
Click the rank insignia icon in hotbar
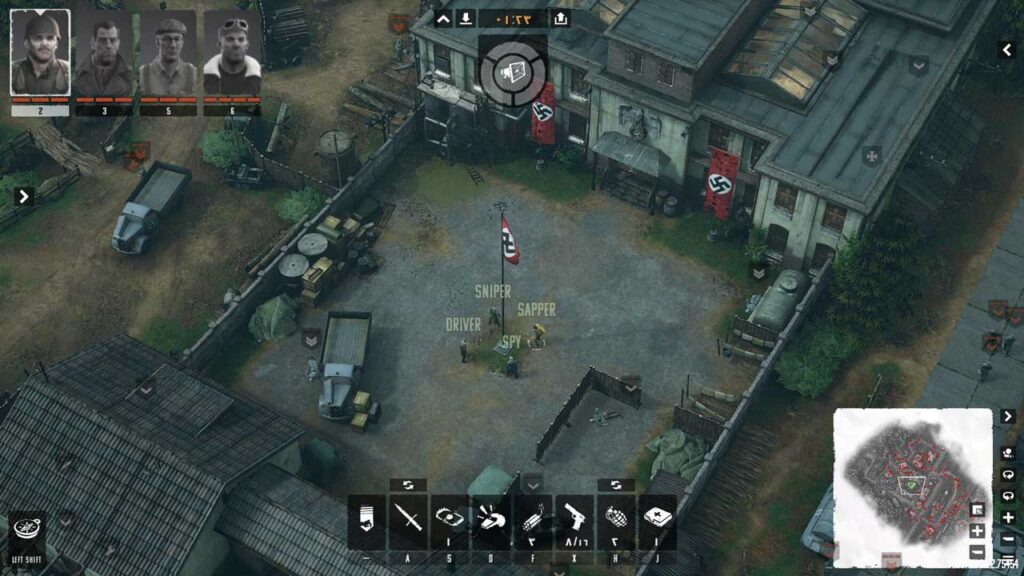366,520
